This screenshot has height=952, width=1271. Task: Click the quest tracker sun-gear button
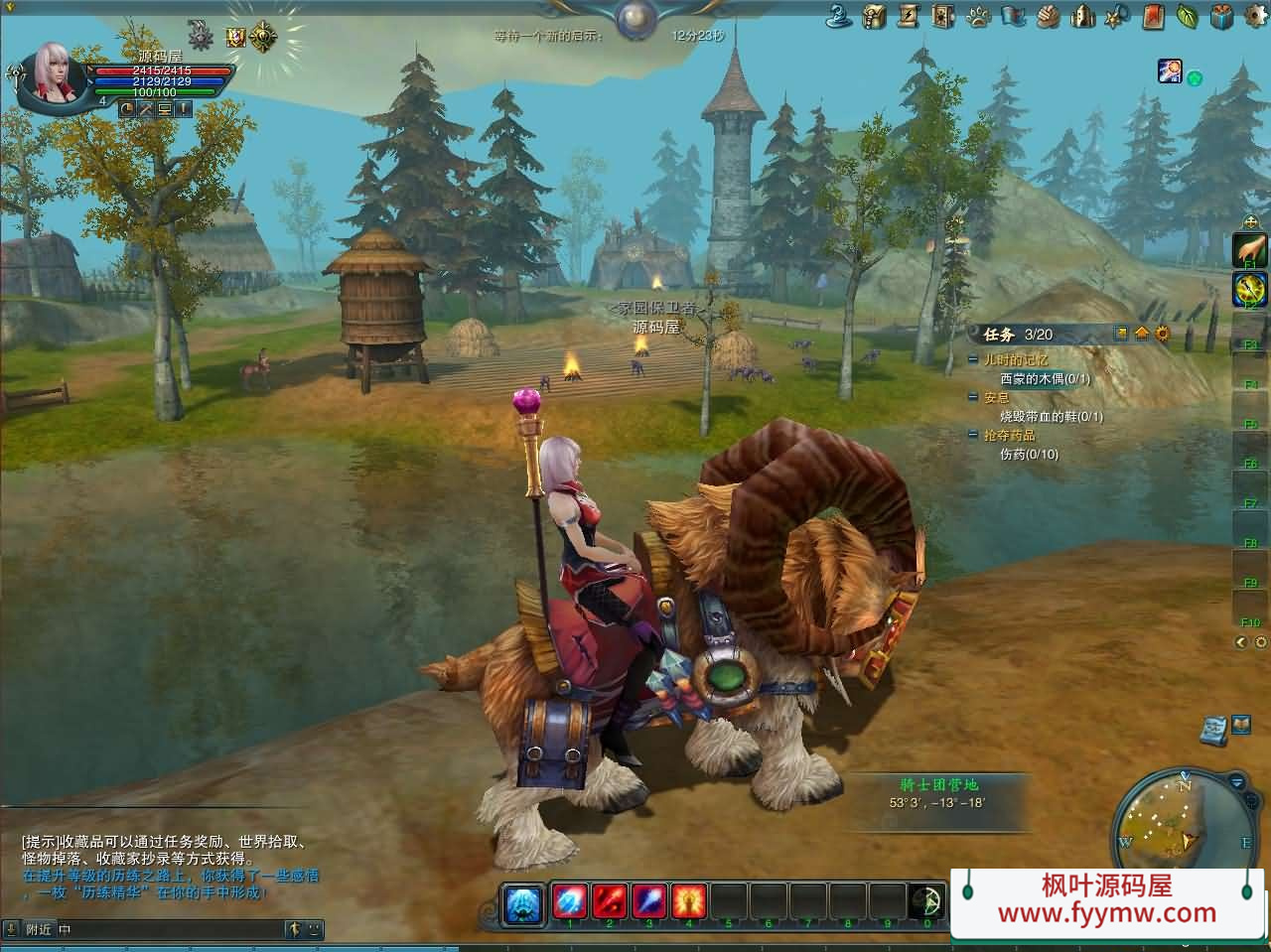[x=1163, y=334]
